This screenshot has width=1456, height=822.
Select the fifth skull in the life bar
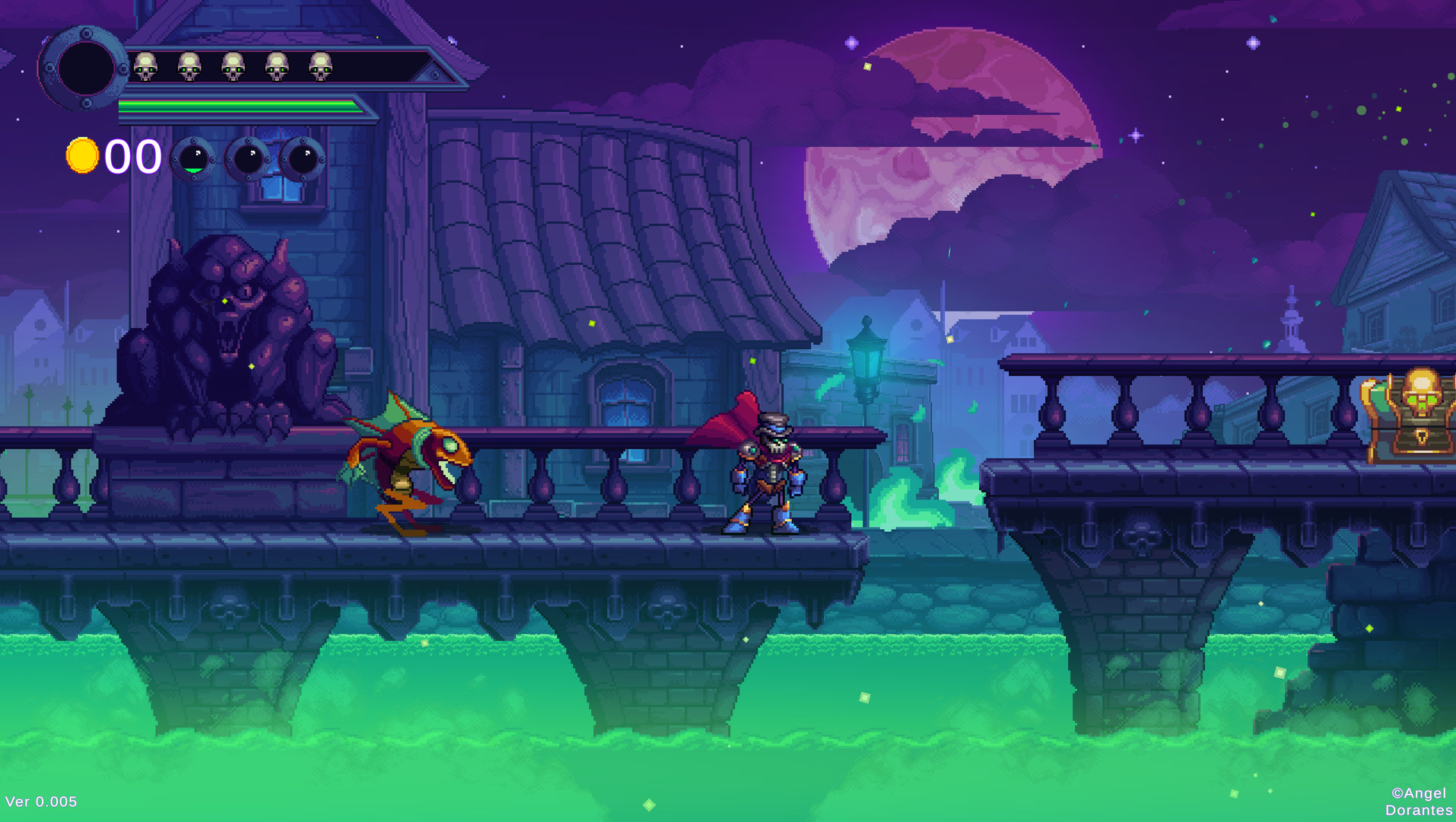pos(319,67)
